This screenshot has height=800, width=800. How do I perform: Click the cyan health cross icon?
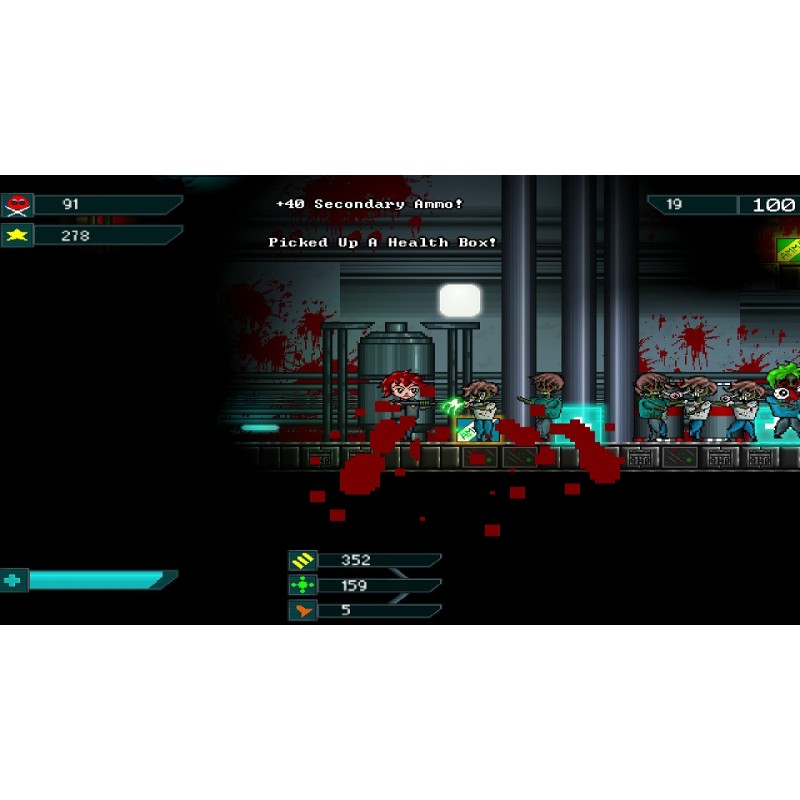(13, 580)
